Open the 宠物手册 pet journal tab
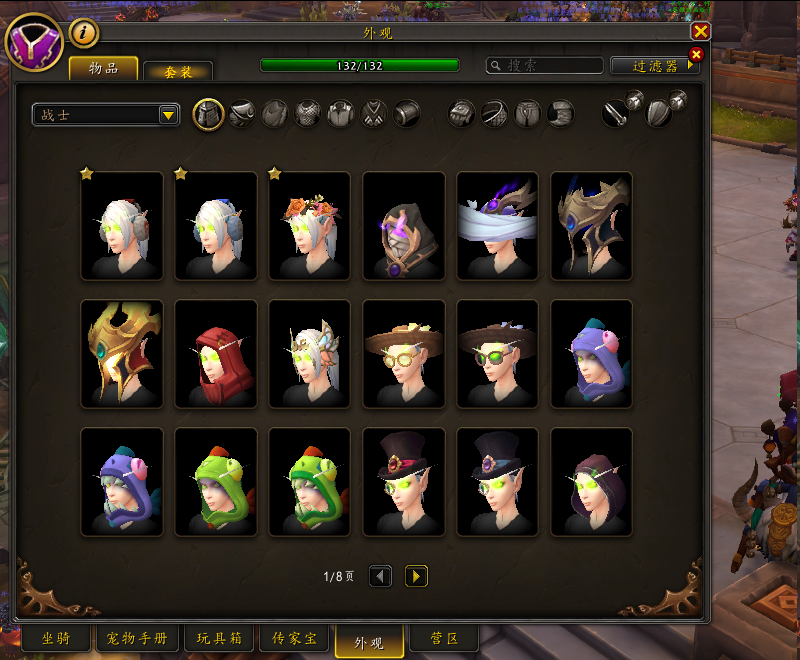 coord(137,639)
